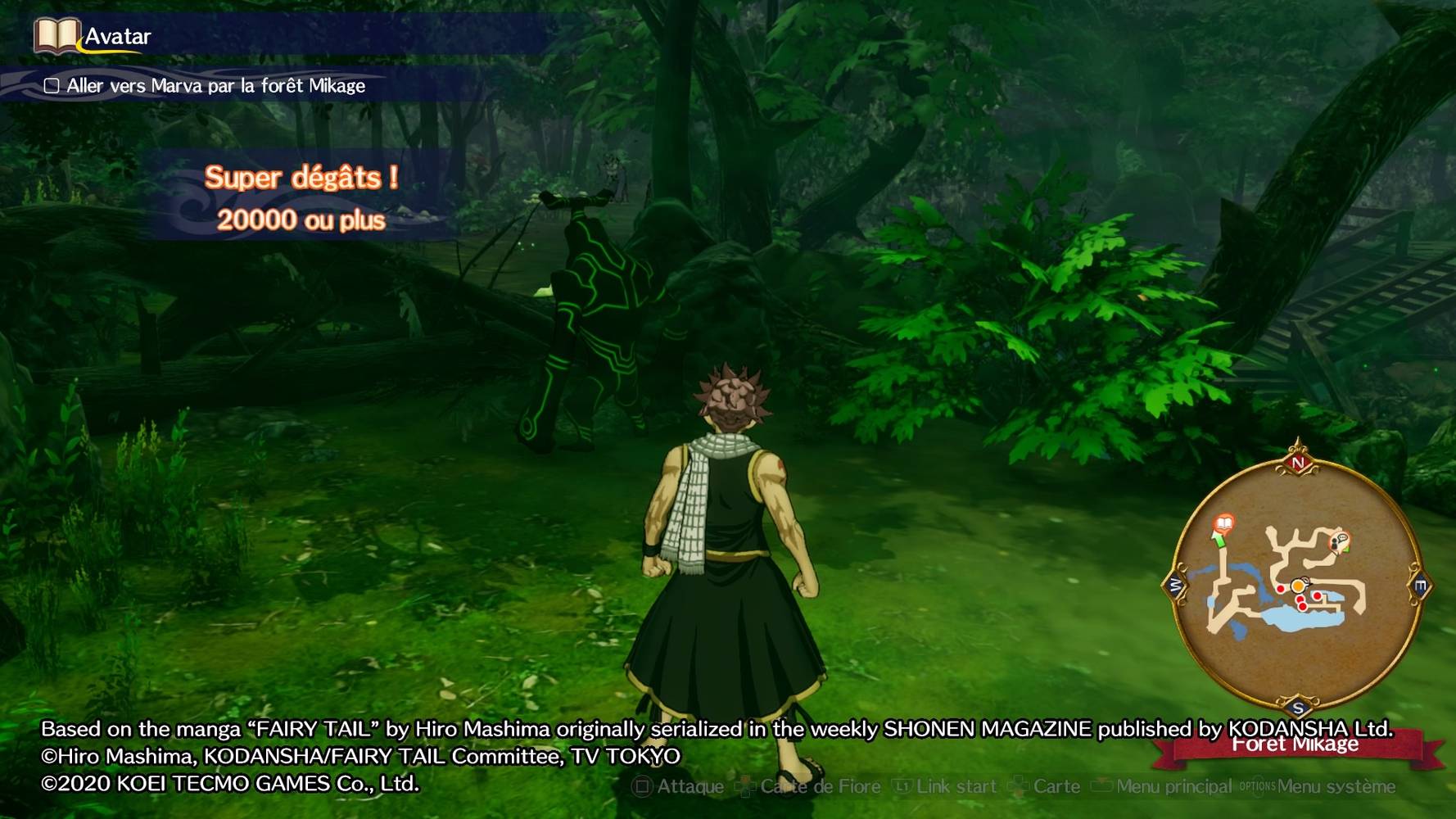The width and height of the screenshot is (1456, 819).
Task: Click the Forêt Mikage location banner
Action: pyautogui.click(x=1295, y=745)
